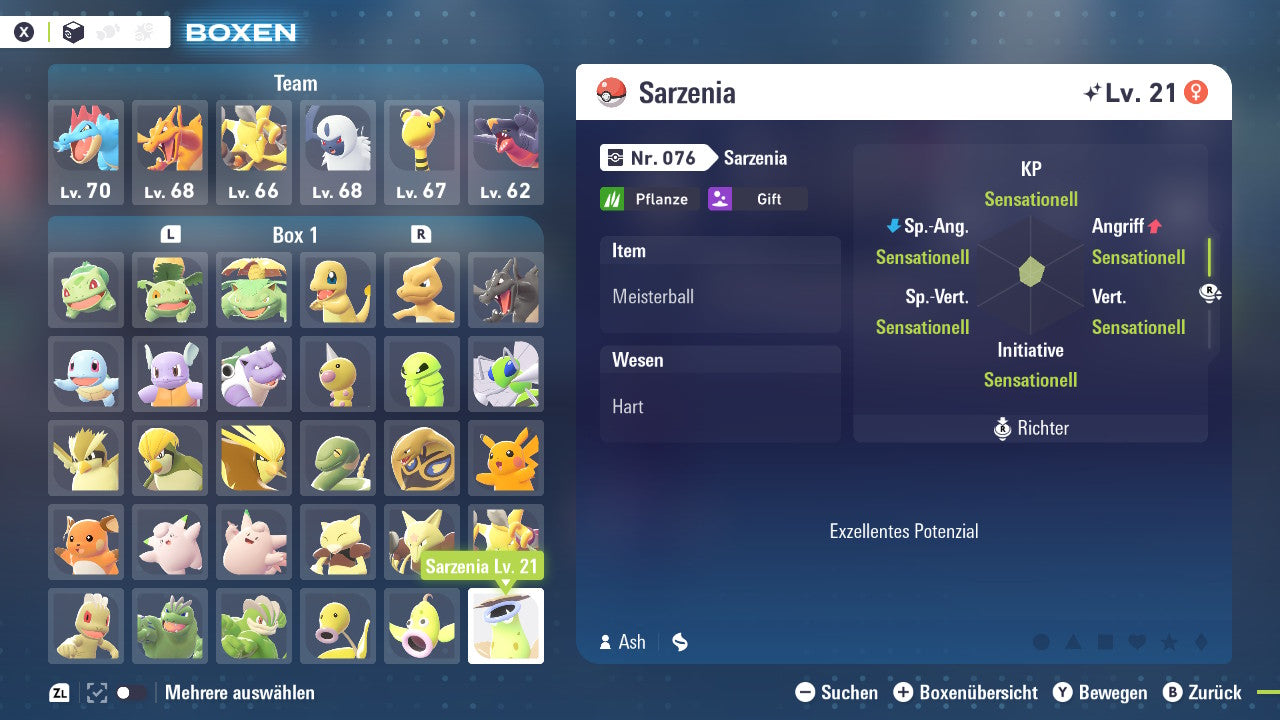Click the L button to switch boxes
The height and width of the screenshot is (720, 1280).
pos(171,234)
